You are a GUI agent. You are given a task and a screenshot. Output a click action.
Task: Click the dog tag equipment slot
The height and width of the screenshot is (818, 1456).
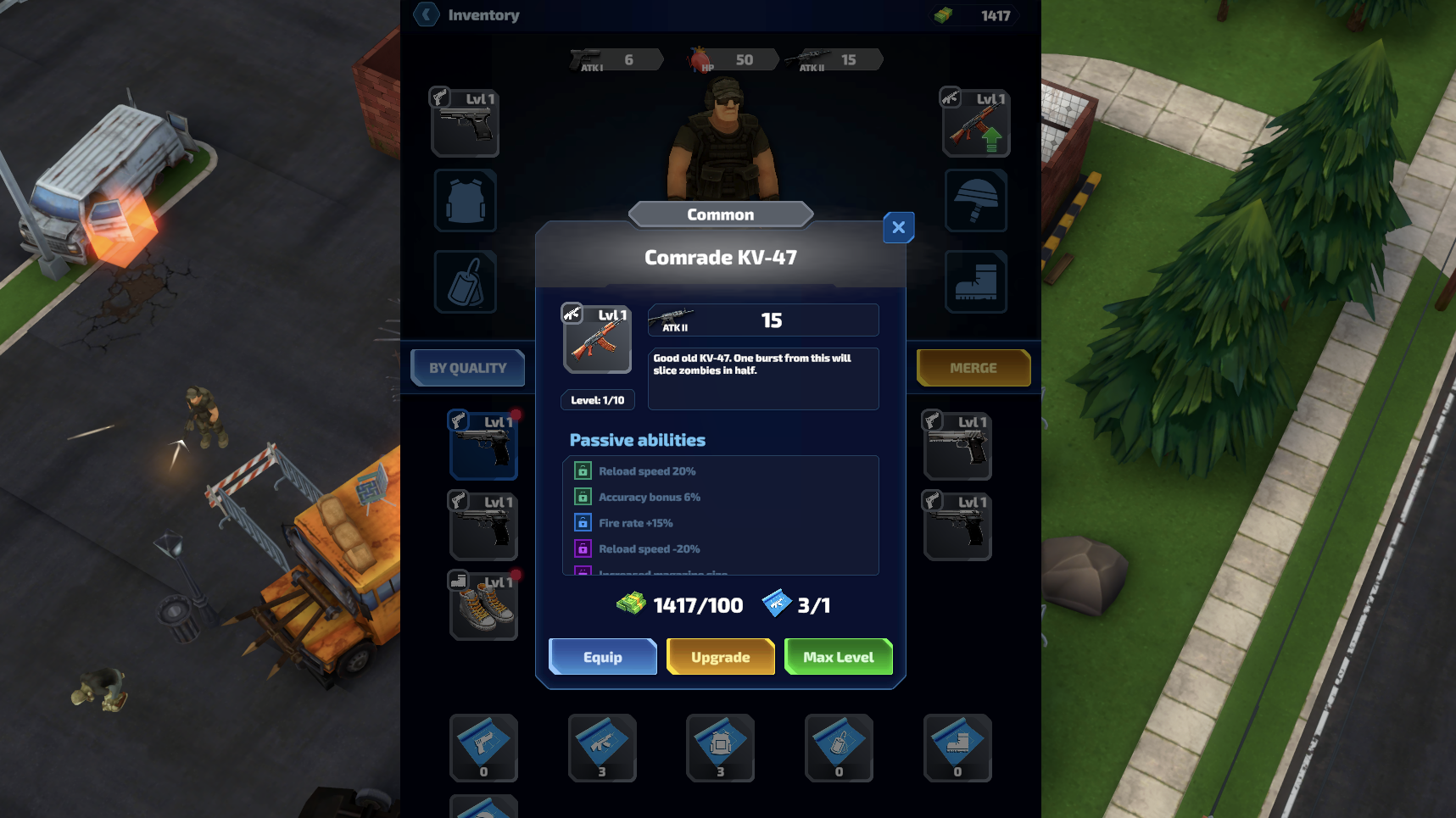coord(465,281)
